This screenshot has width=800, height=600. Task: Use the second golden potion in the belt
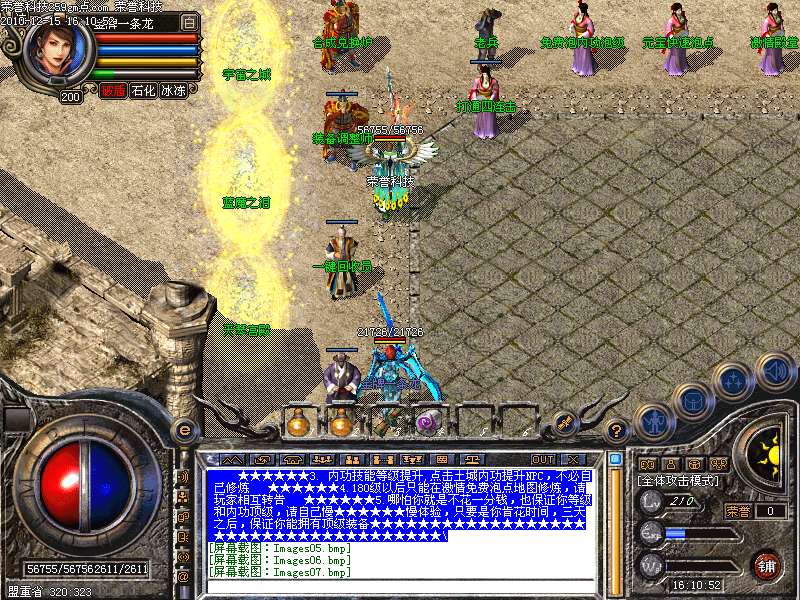[x=341, y=424]
